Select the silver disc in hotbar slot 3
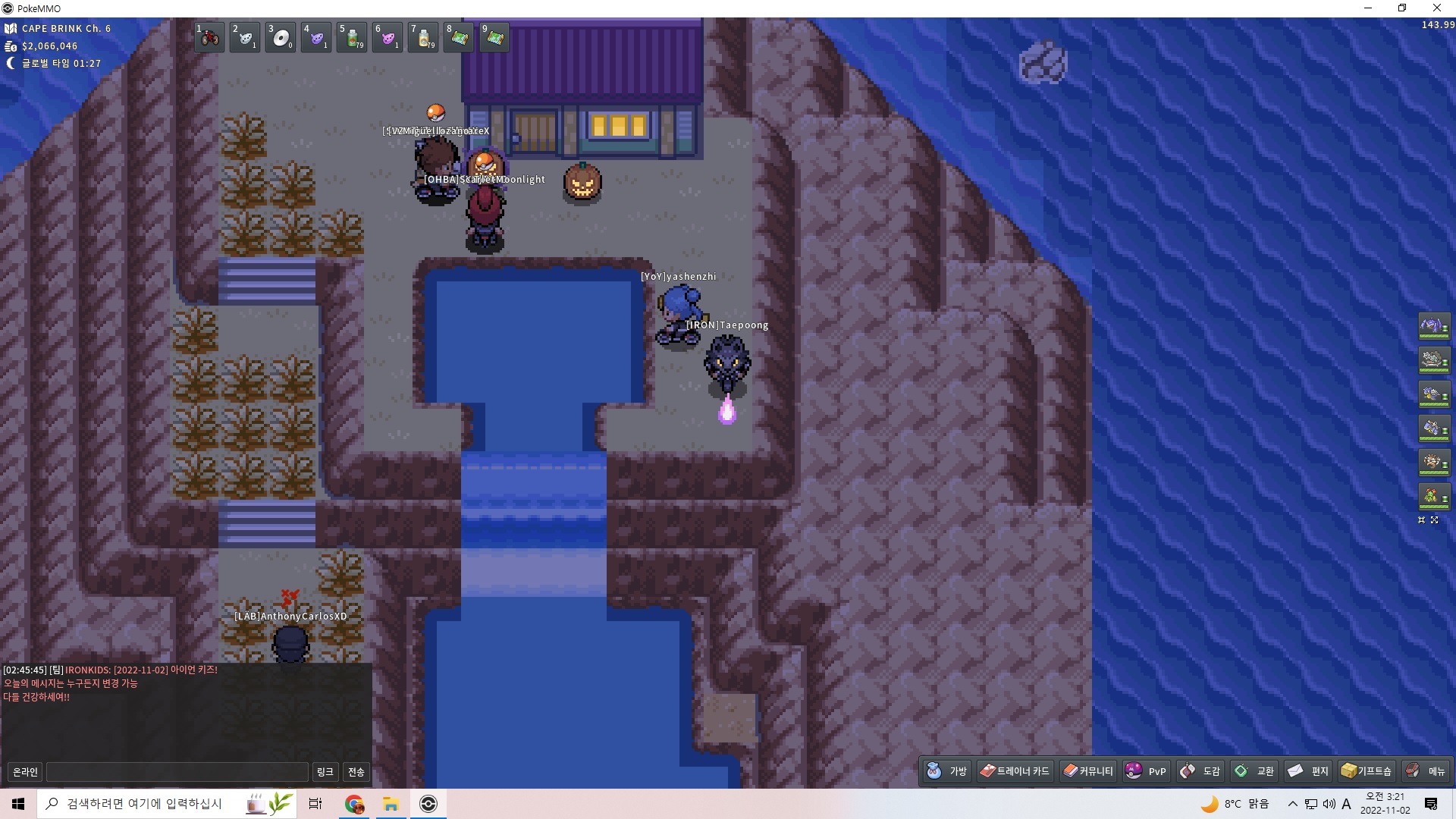Screen dimensions: 1456x819 coord(281,37)
